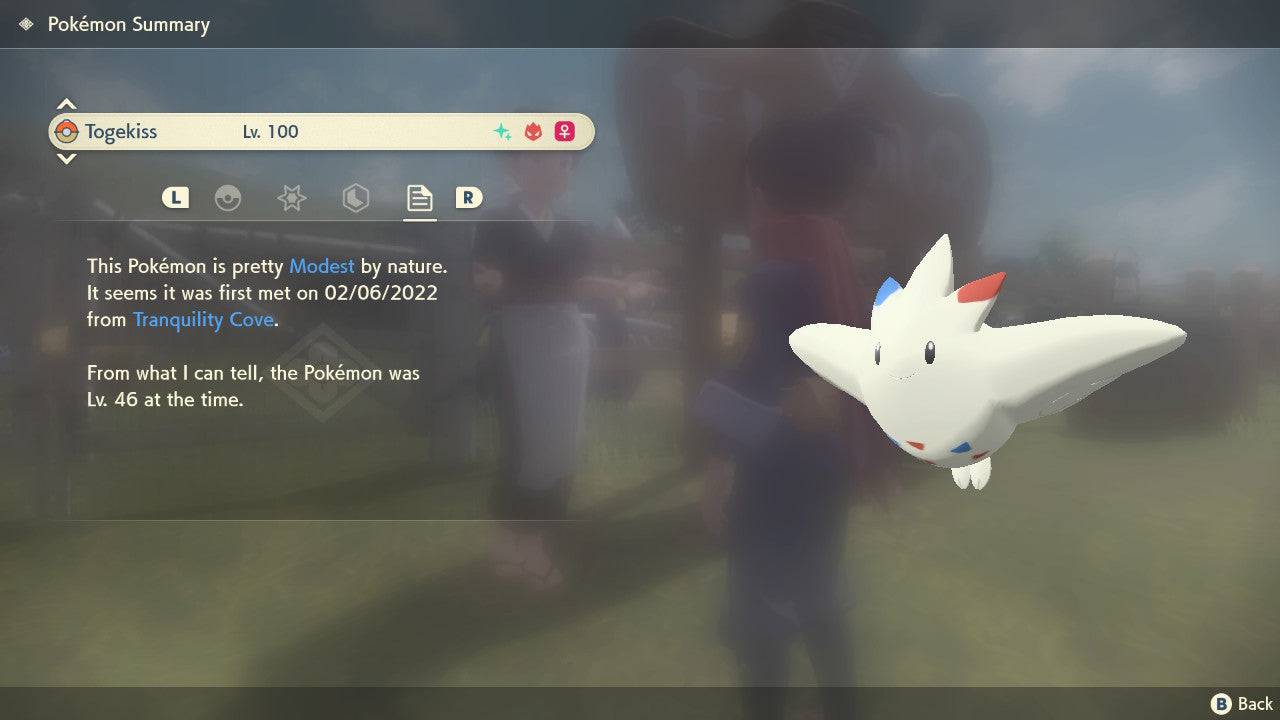The image size is (1280, 720).
Task: Click the female gender symbol for Togekiss
Action: coord(564,131)
